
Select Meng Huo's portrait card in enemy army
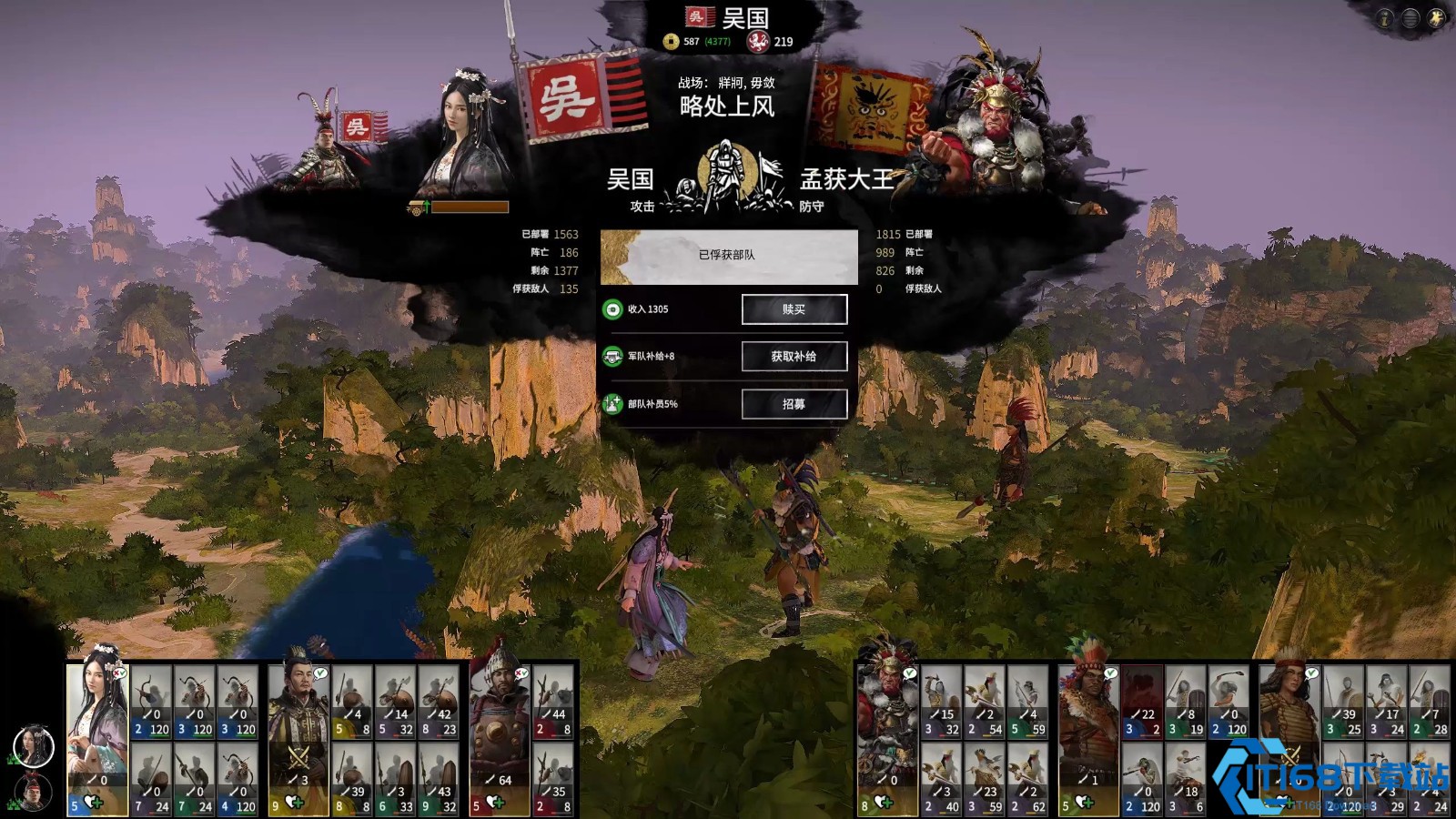point(887,738)
